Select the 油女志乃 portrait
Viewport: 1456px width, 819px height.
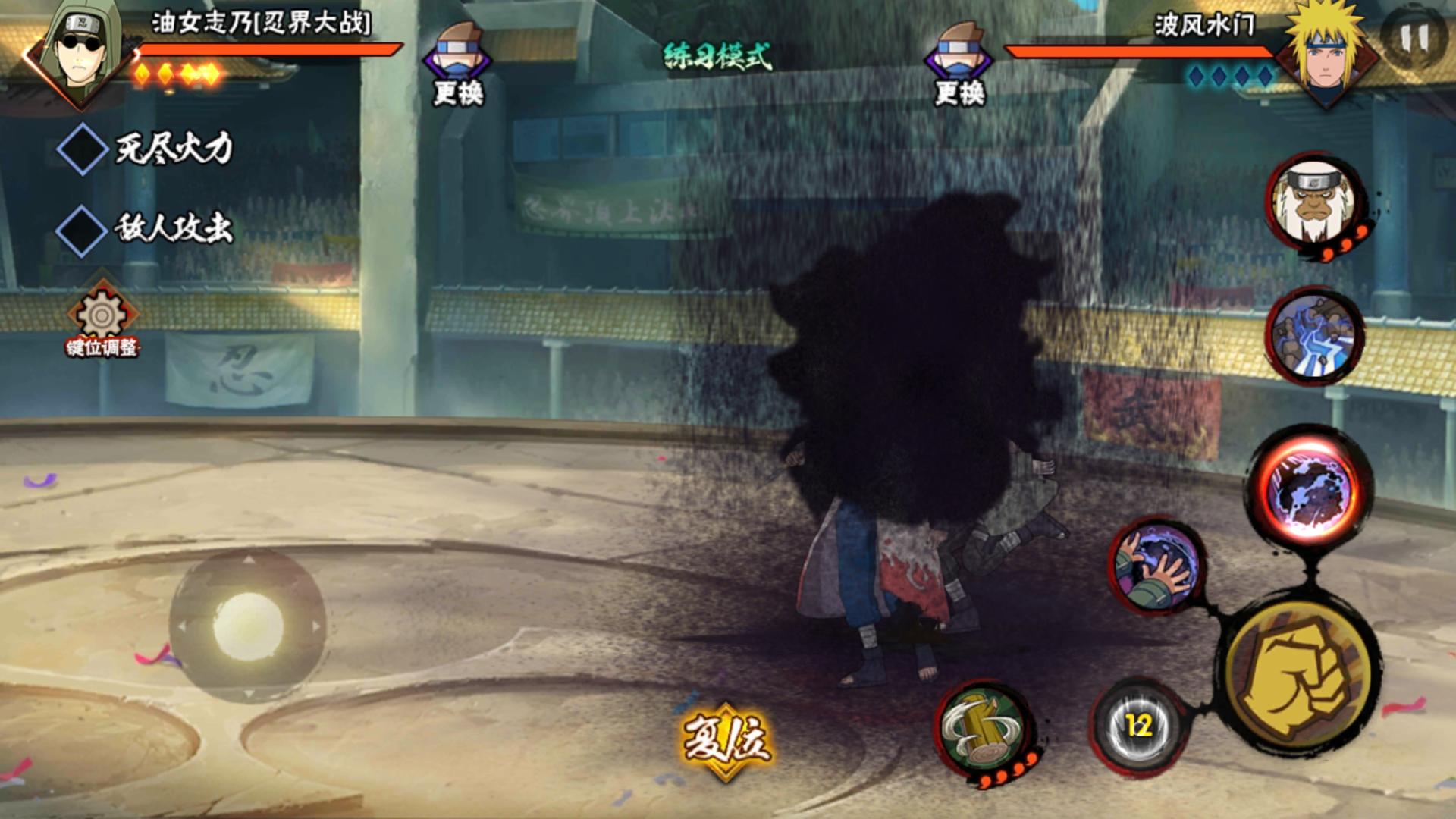pos(82,55)
